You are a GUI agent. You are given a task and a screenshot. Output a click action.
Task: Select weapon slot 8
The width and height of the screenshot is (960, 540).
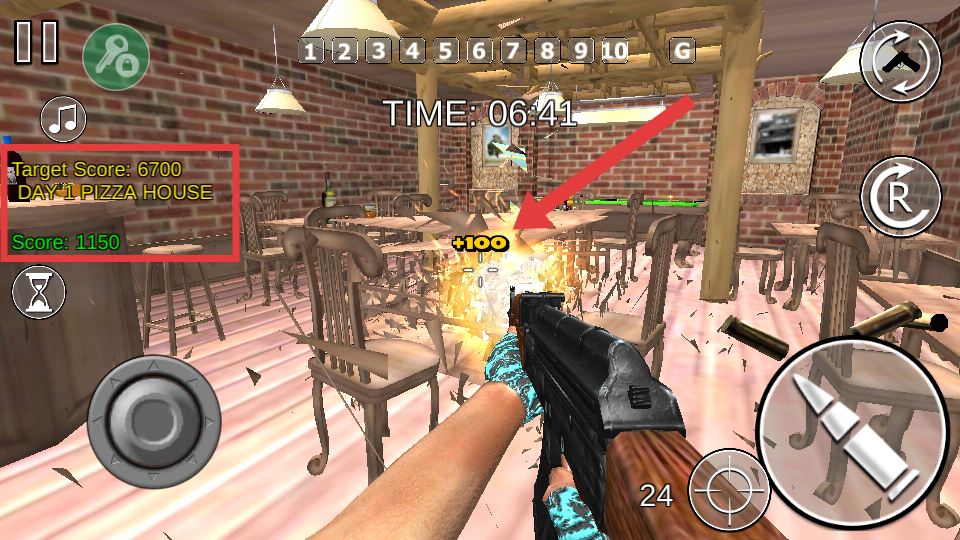(x=547, y=50)
